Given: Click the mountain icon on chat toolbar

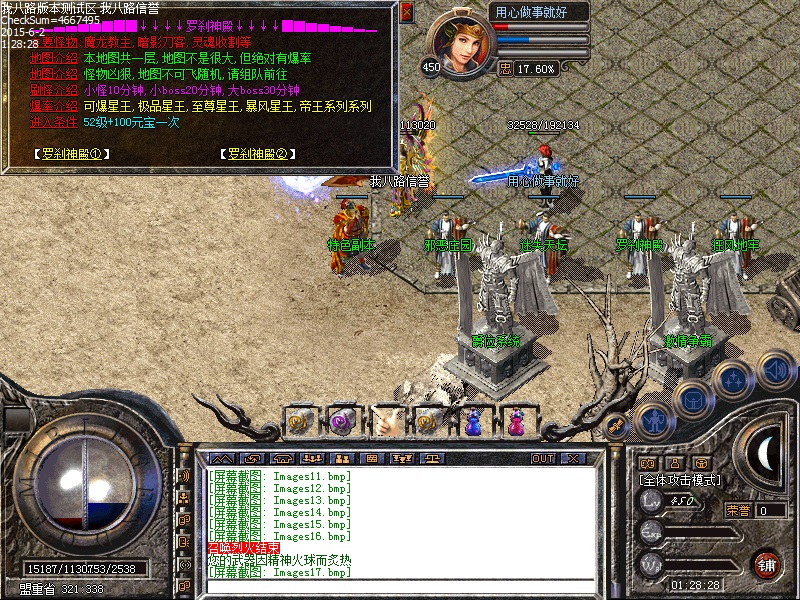Looking at the screenshot, I should coord(220,458).
